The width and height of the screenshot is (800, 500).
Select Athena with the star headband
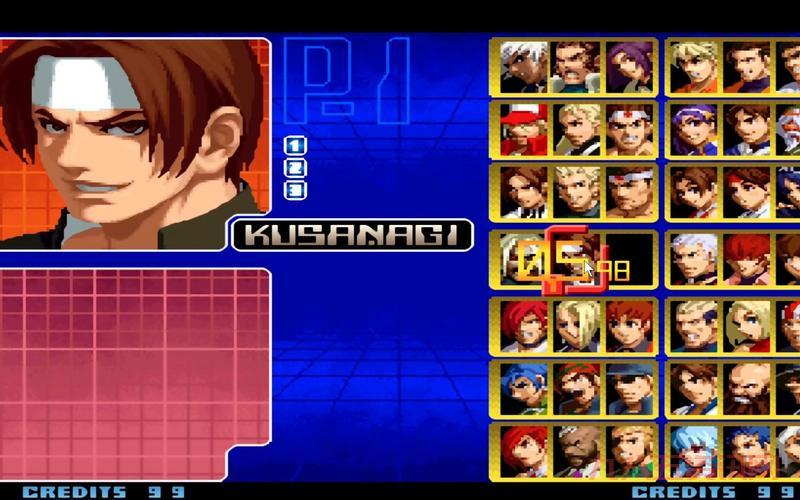(696, 130)
